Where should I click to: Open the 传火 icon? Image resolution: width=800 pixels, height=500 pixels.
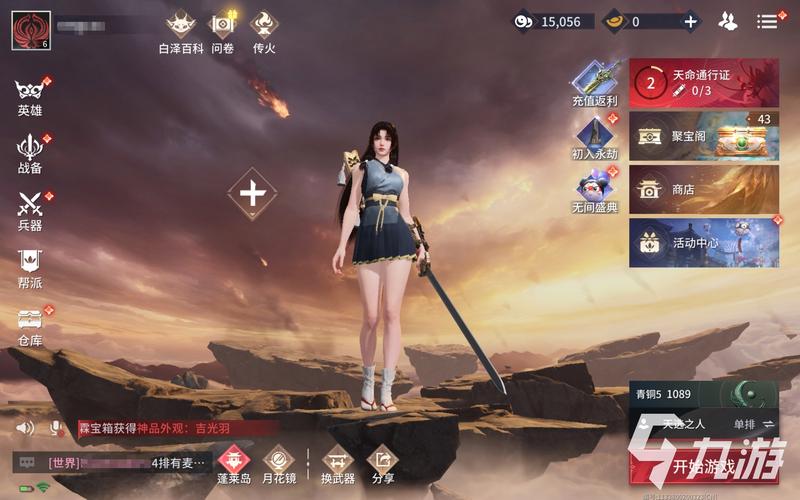tap(264, 31)
